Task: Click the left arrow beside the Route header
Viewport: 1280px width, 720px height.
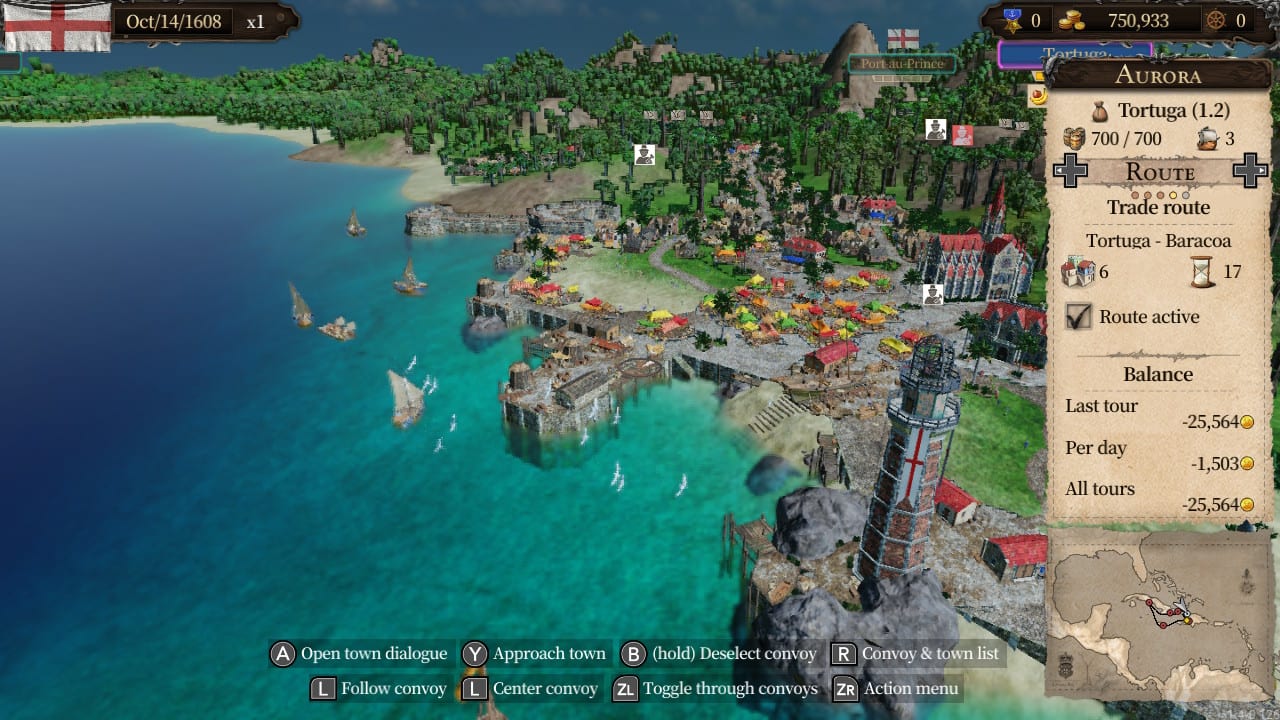Action: pyautogui.click(x=1072, y=170)
